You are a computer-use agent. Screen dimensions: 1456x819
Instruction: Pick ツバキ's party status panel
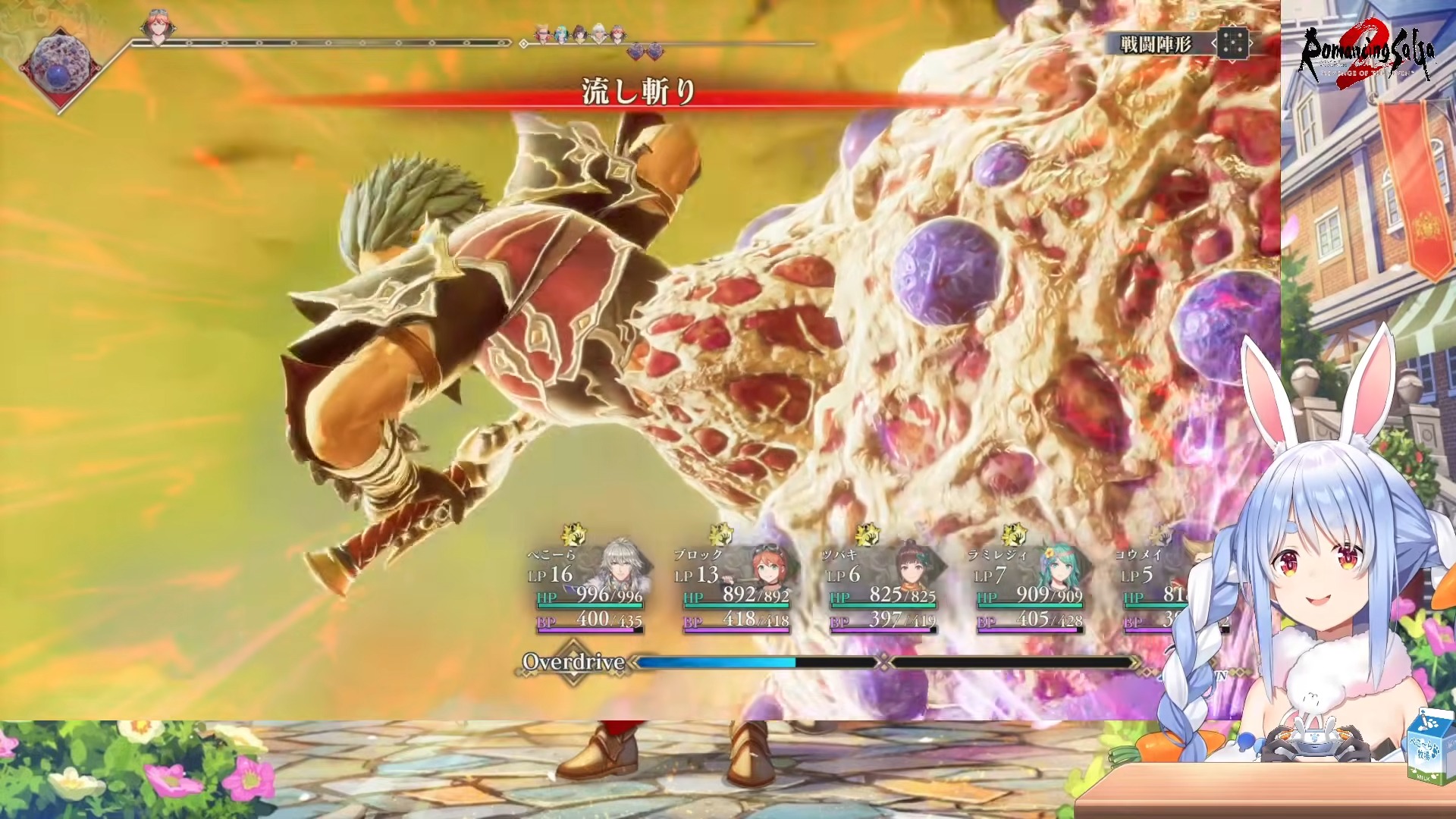tap(883, 588)
